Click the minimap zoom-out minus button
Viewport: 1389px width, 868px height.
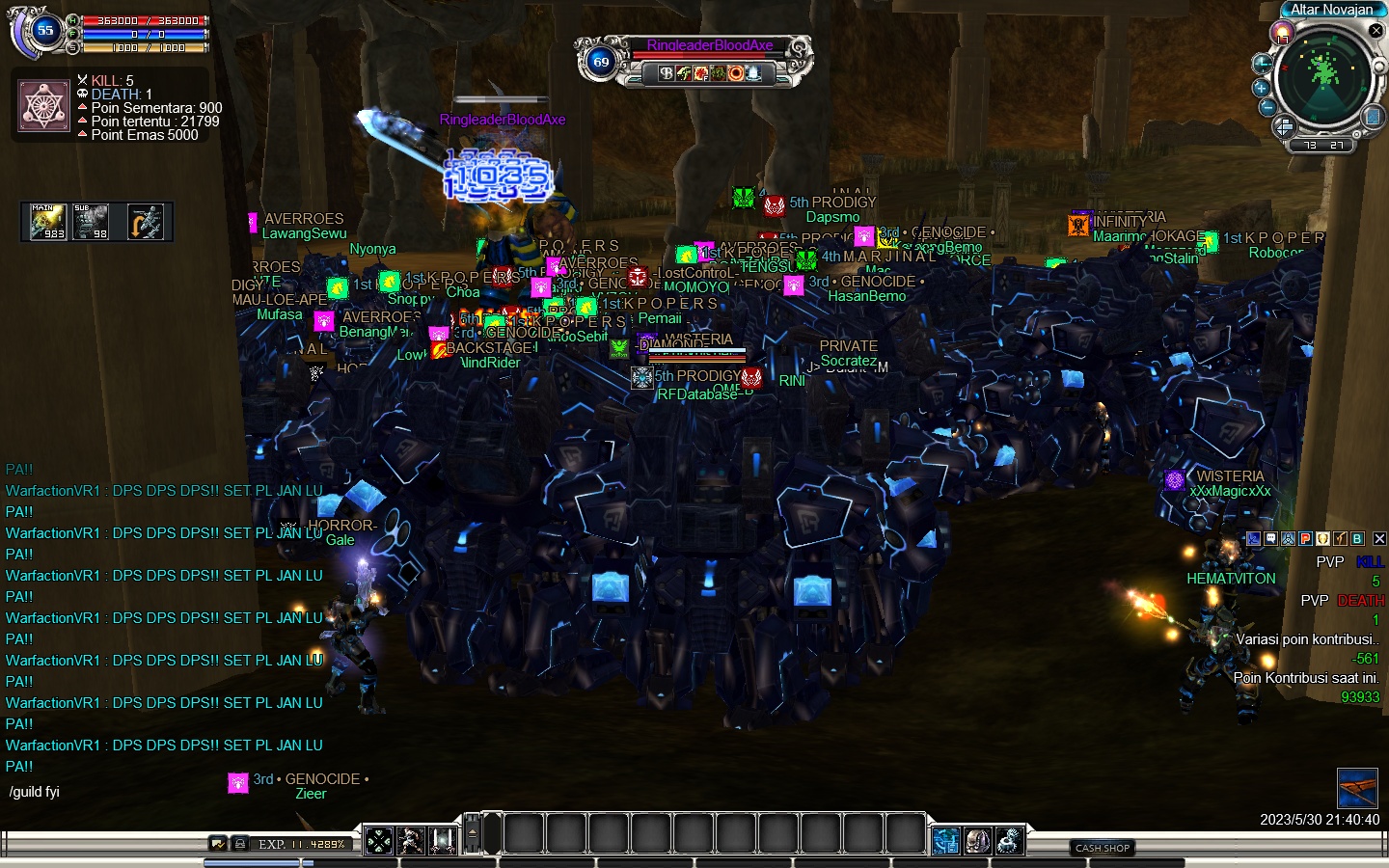[x=1267, y=107]
